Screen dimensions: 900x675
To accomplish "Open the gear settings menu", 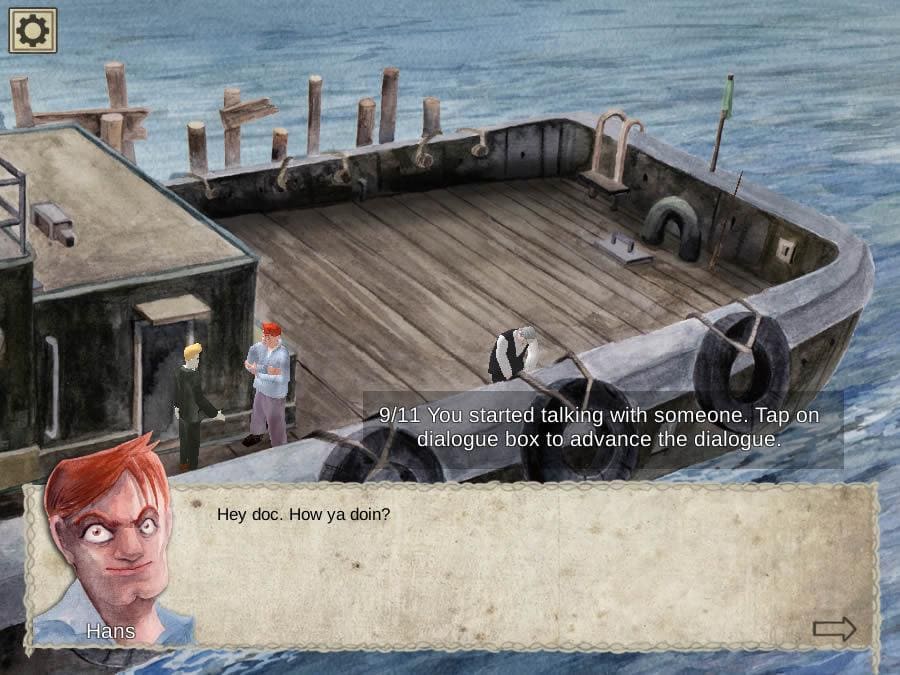I will (33, 31).
